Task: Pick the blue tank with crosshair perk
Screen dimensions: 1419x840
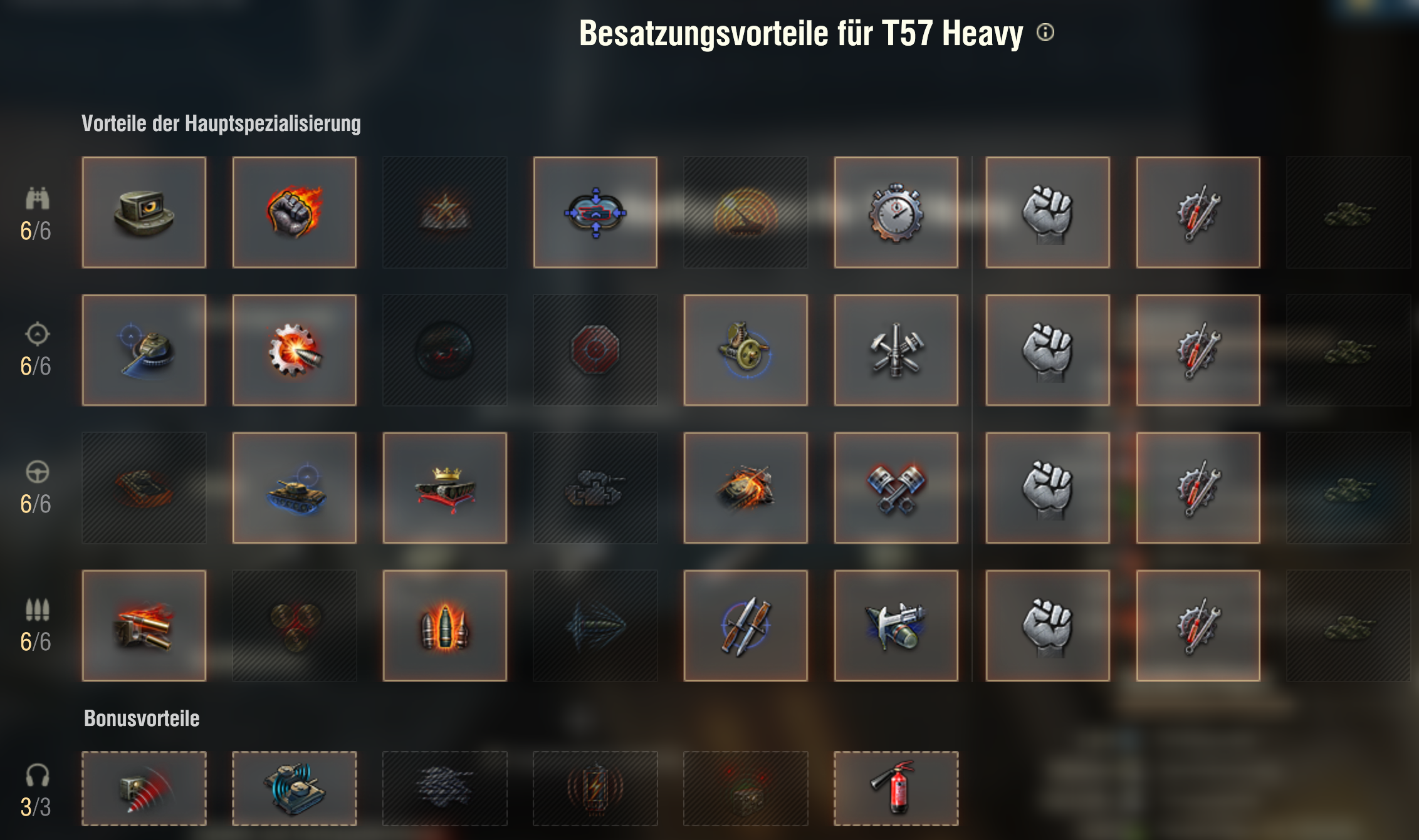Action: [294, 488]
